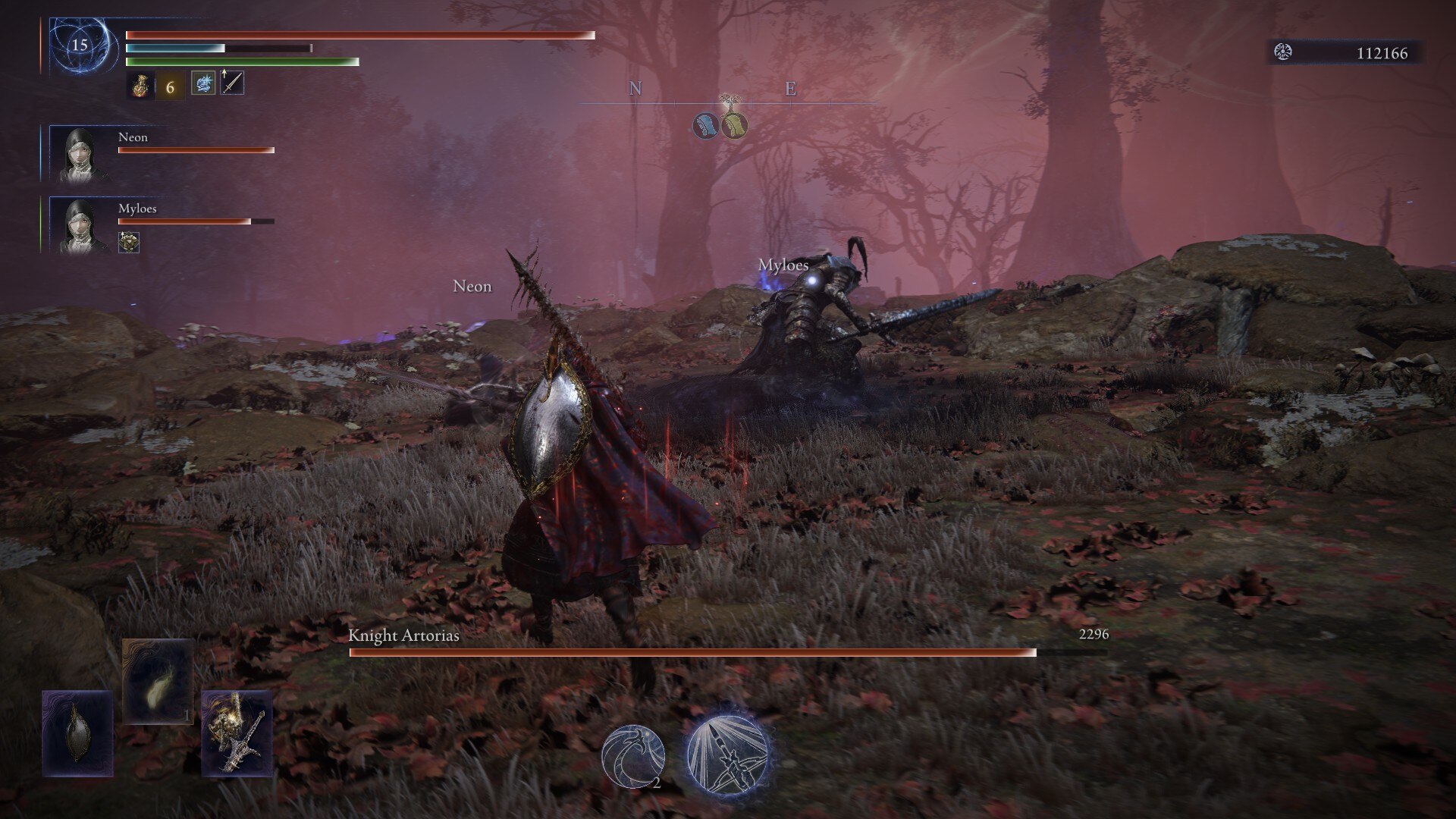Click the buff icon under Myloes' health bar

pyautogui.click(x=129, y=243)
